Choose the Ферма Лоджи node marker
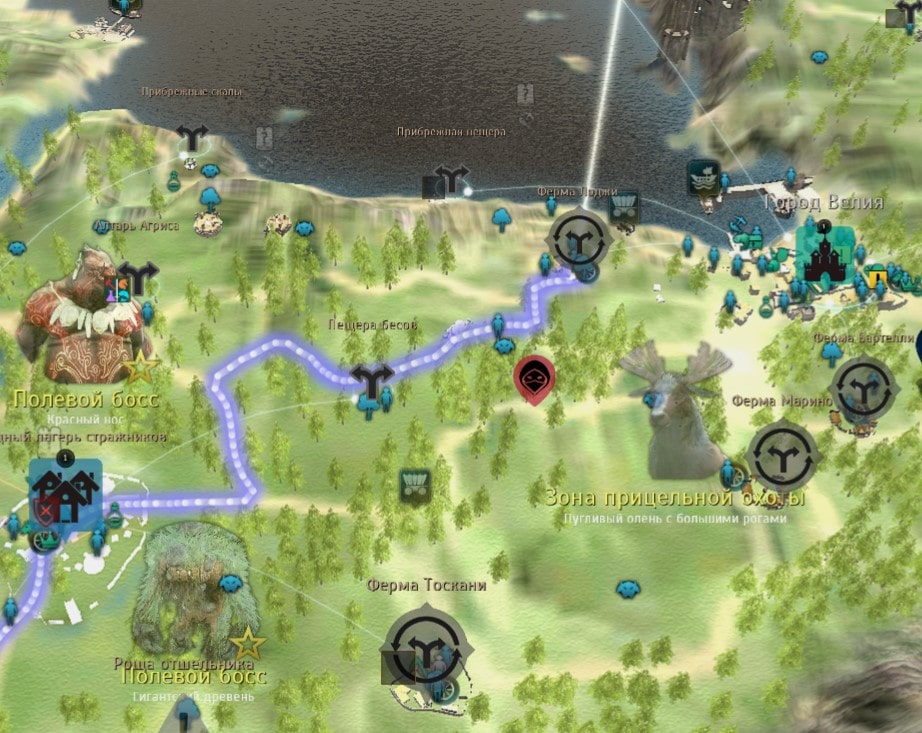 point(578,238)
